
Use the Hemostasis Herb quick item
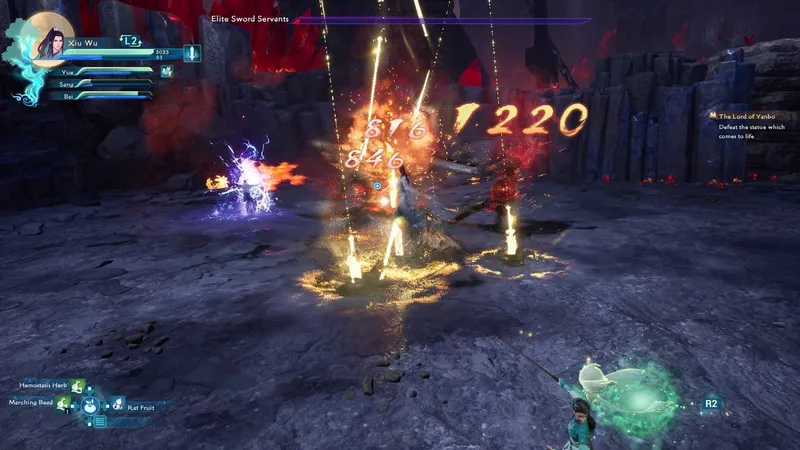tap(78, 386)
